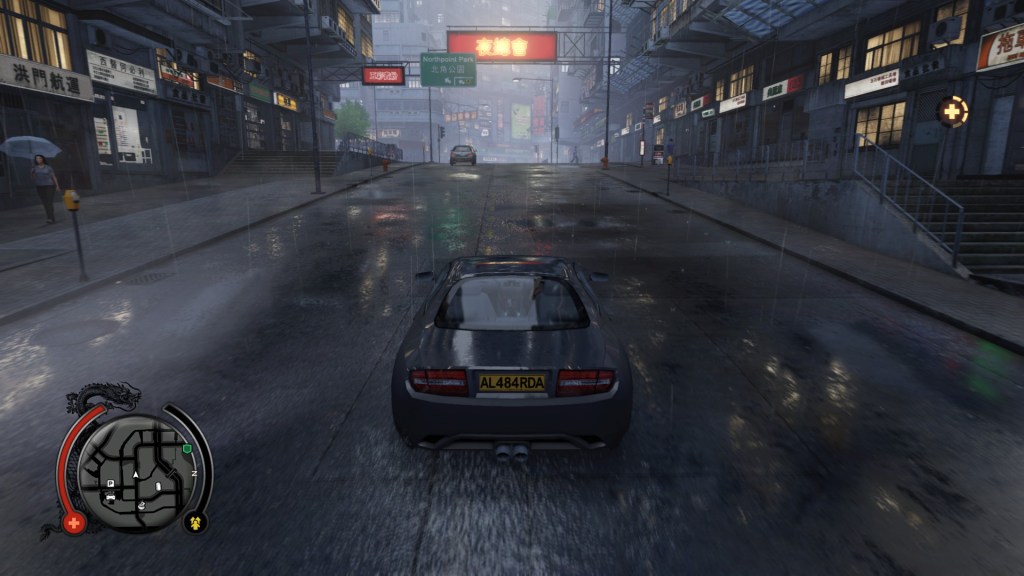Click the yellow face meter icon
Image resolution: width=1024 pixels, height=576 pixels.
click(x=195, y=521)
